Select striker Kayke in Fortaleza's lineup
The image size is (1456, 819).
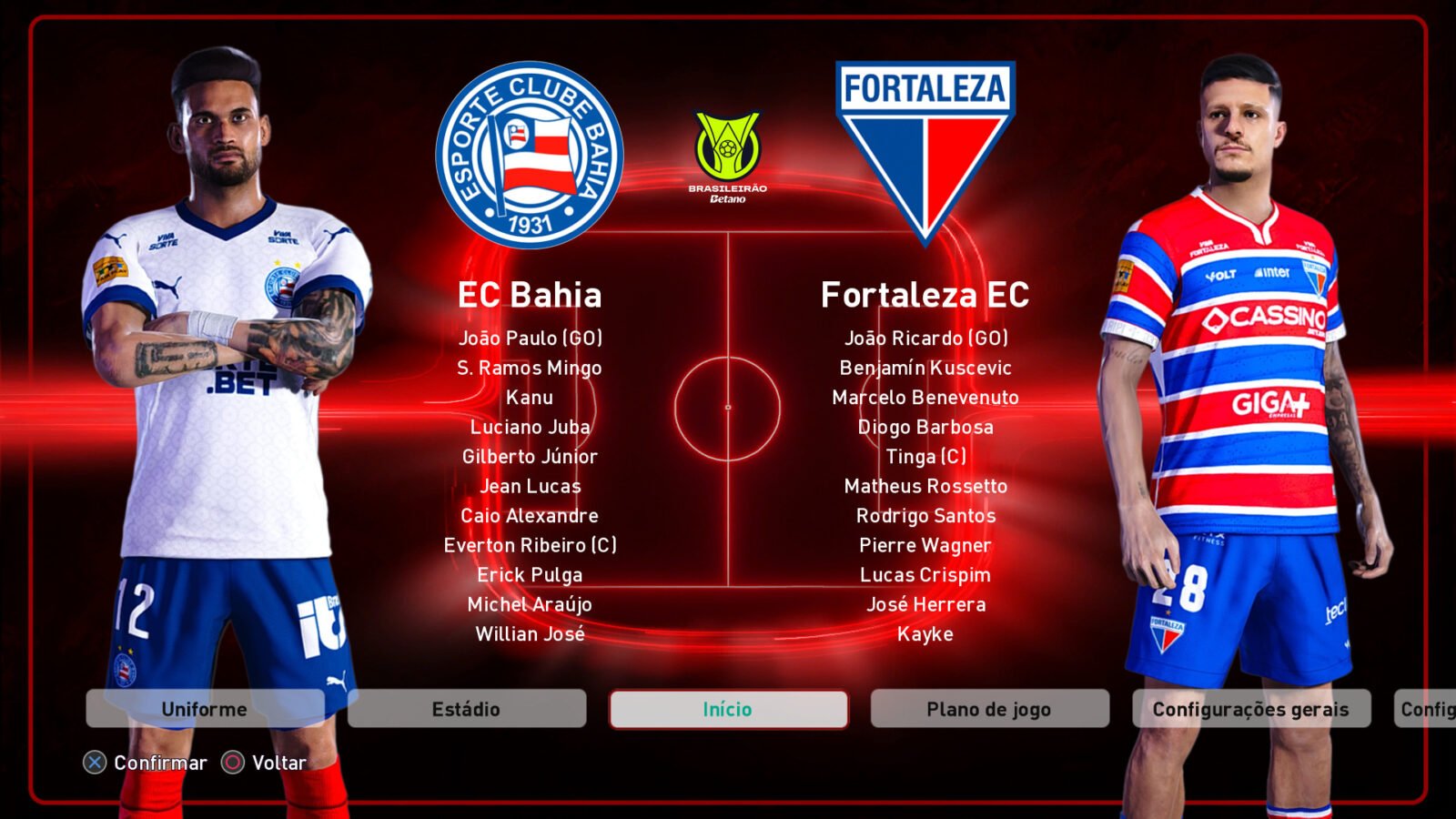[925, 634]
